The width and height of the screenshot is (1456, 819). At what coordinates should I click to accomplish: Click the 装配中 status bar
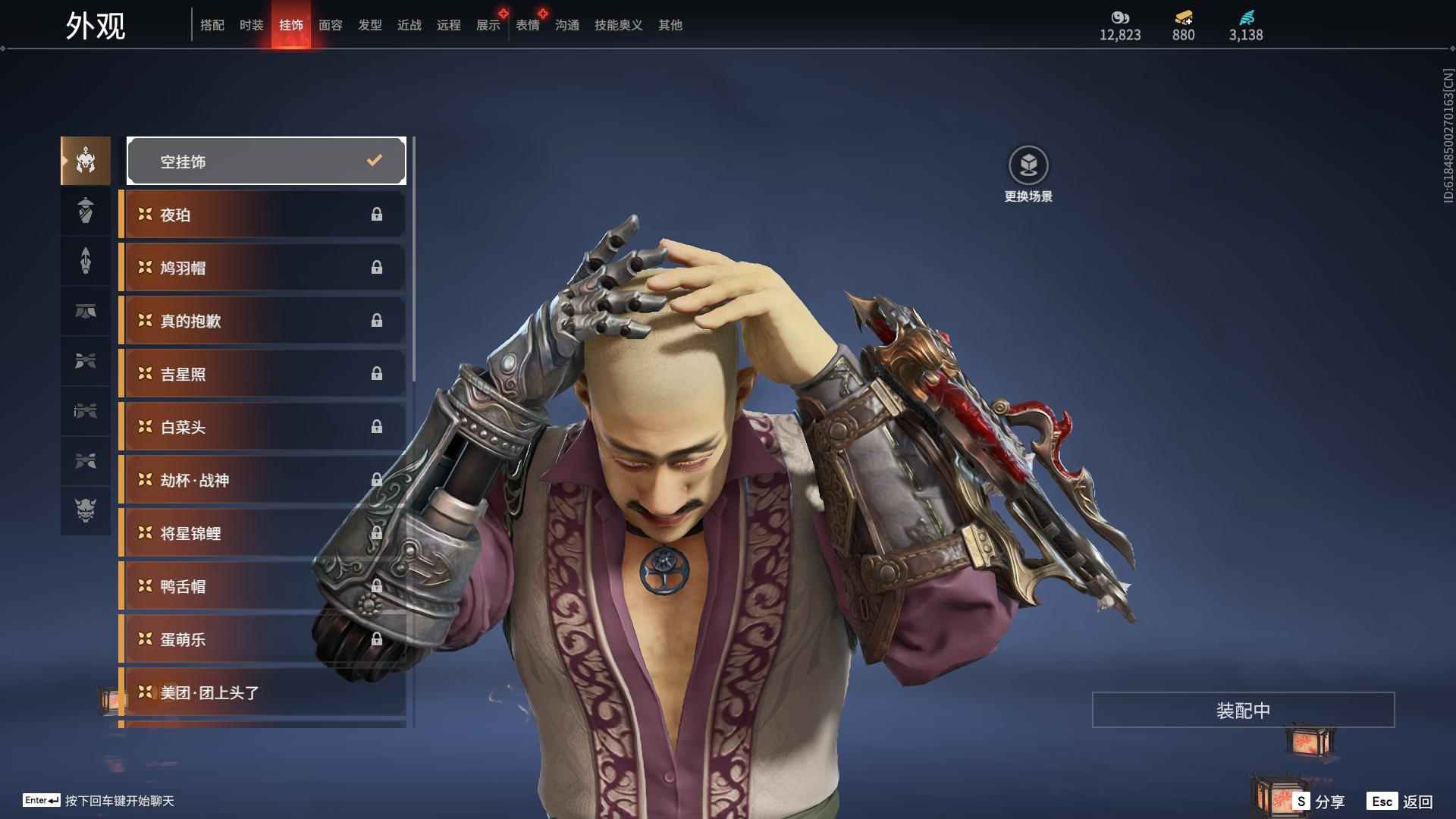tap(1243, 711)
